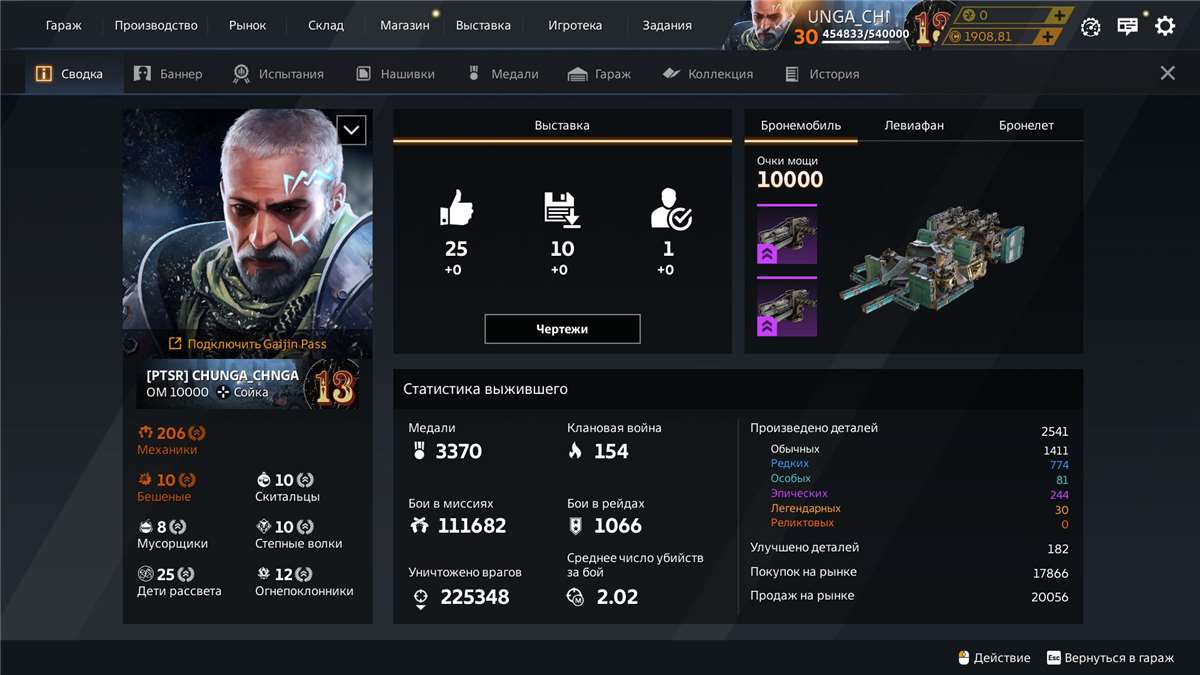Switch to the Левиафан vehicle tab
1200x675 pixels.
(x=914, y=125)
